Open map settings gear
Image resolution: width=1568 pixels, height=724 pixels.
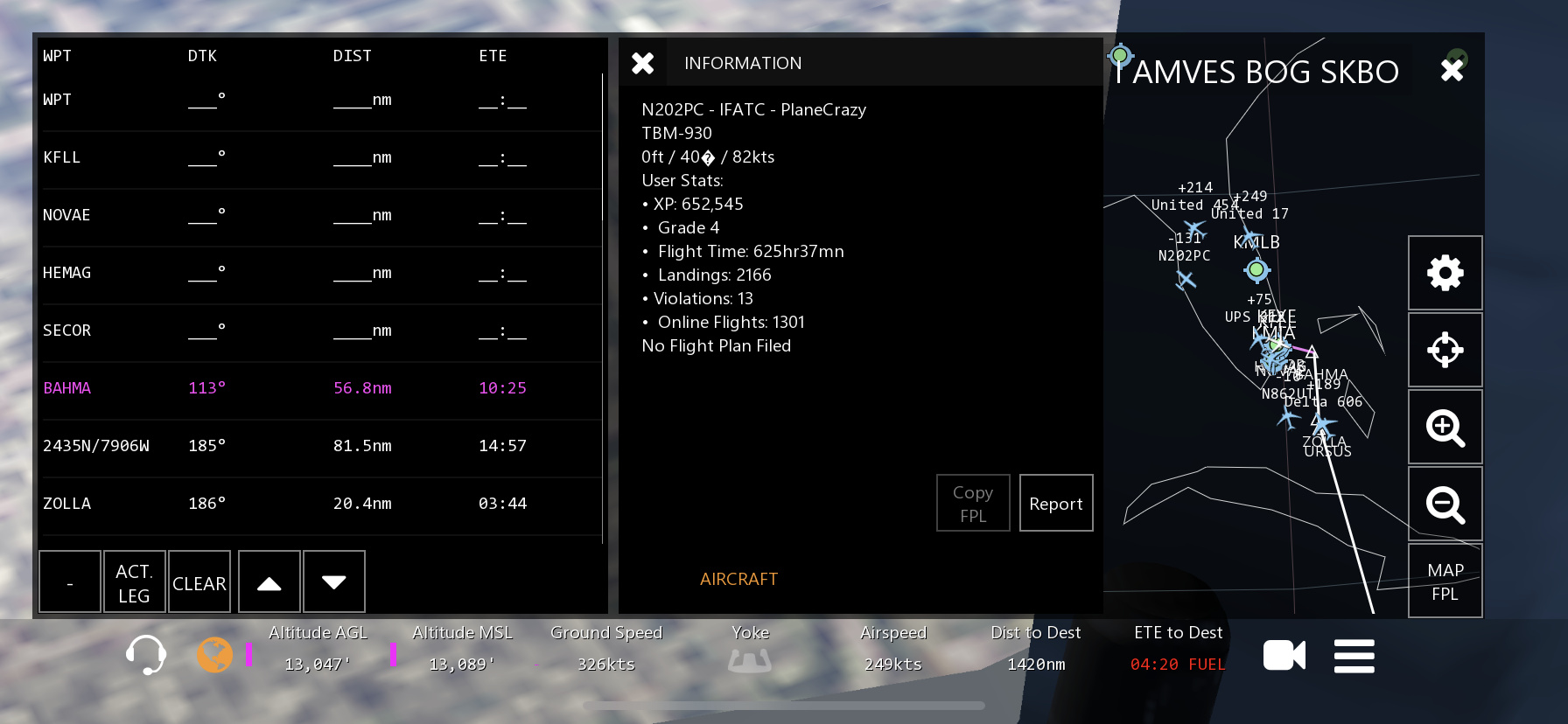tap(1445, 273)
